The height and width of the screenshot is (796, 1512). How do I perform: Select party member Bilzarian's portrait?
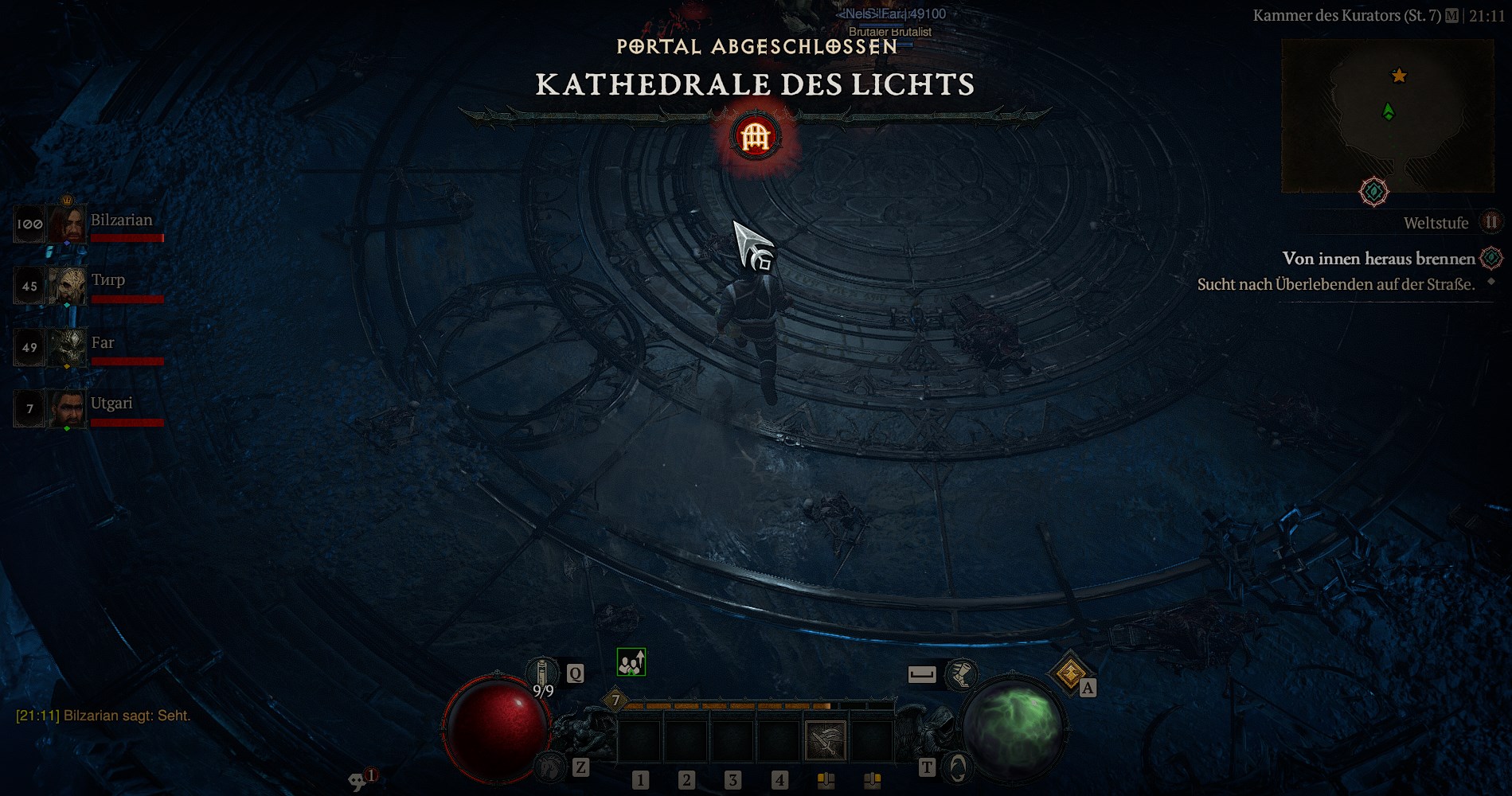(x=67, y=224)
